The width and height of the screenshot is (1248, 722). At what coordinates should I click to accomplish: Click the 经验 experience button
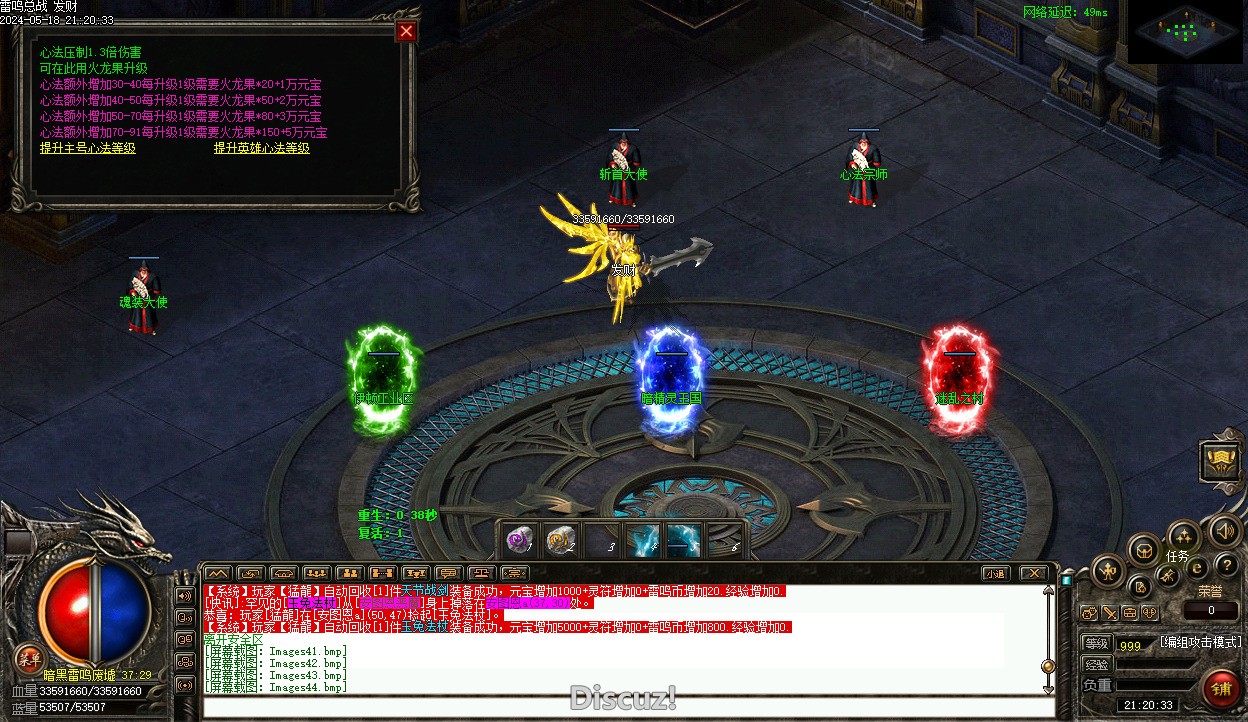point(1097,664)
